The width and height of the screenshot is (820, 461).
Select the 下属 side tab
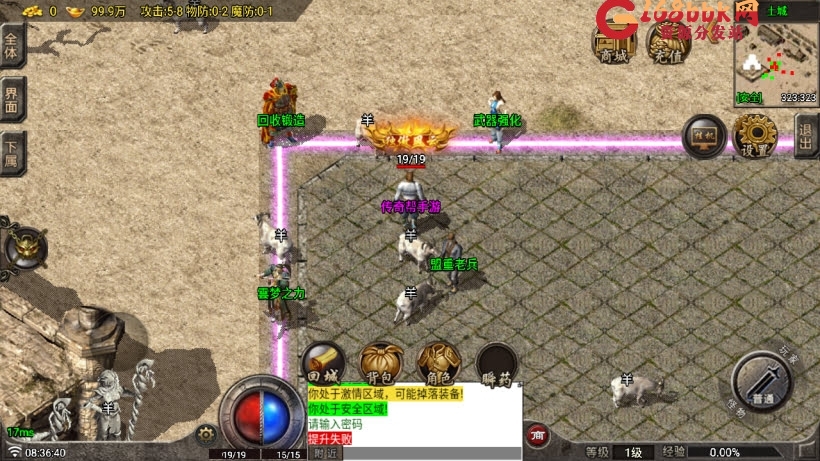(x=12, y=152)
